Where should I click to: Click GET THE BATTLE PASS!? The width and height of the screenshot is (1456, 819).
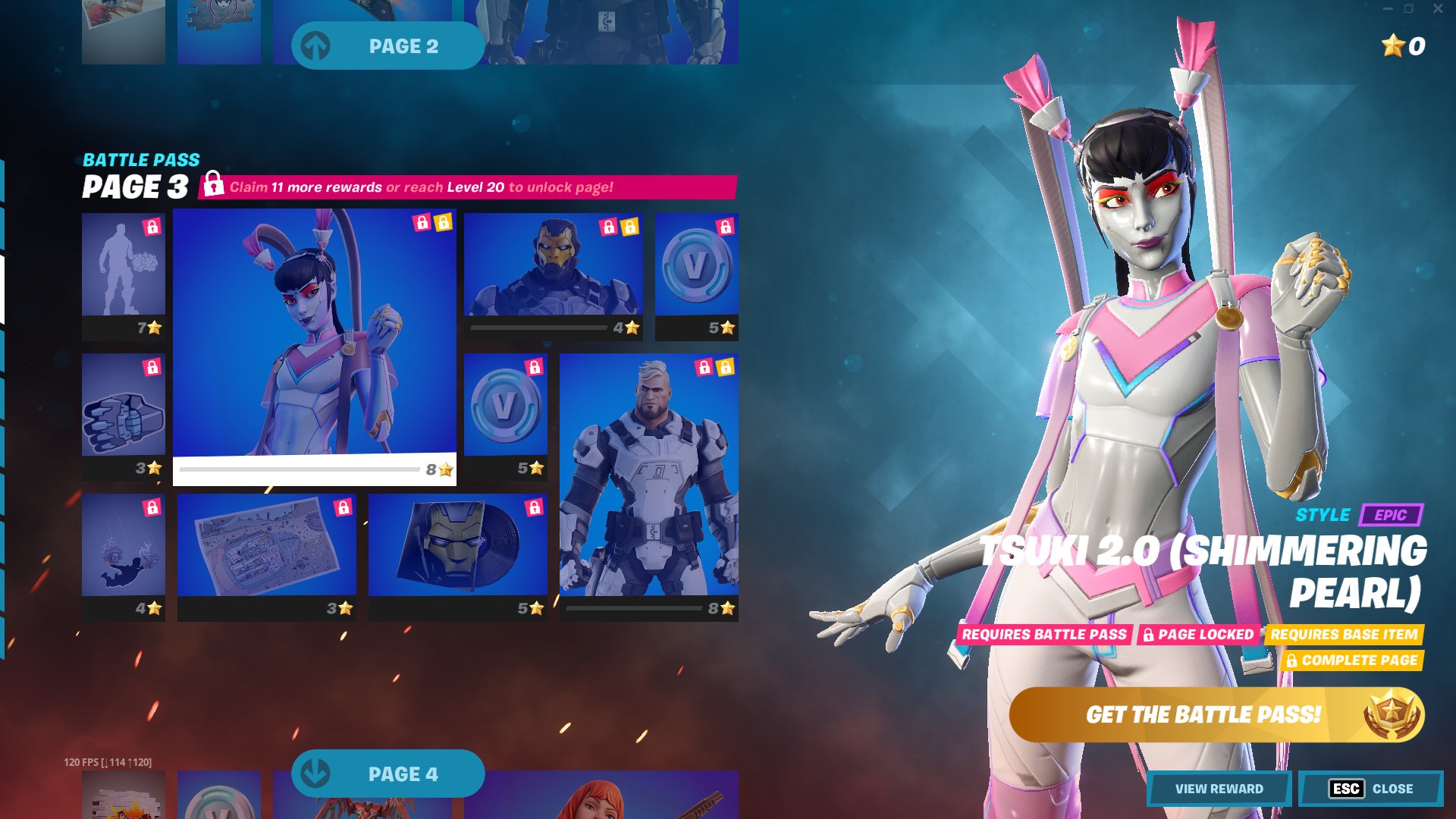point(1203,714)
